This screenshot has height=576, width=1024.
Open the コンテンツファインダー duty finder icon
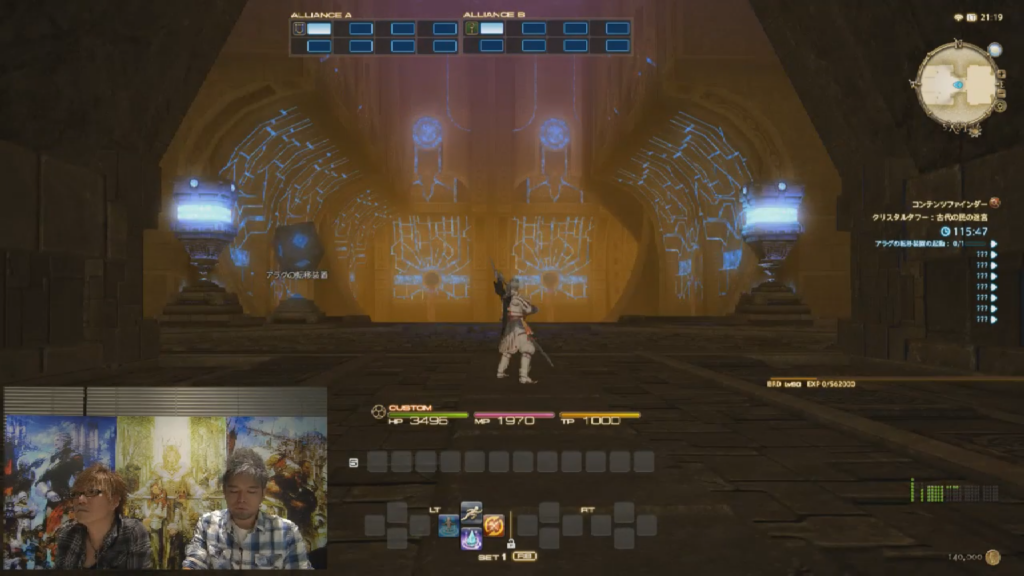995,203
